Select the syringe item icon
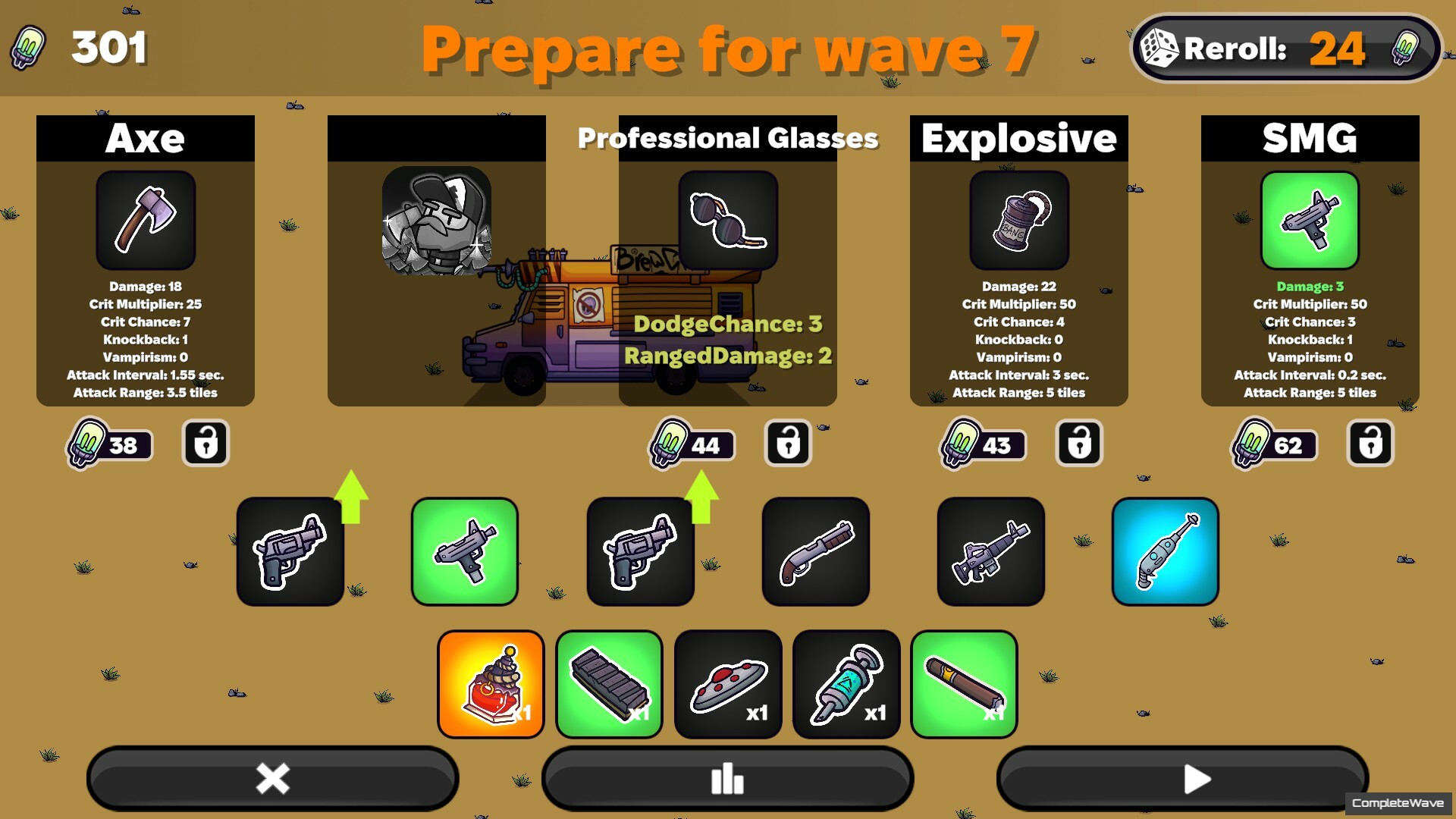1456x819 pixels. (x=846, y=682)
